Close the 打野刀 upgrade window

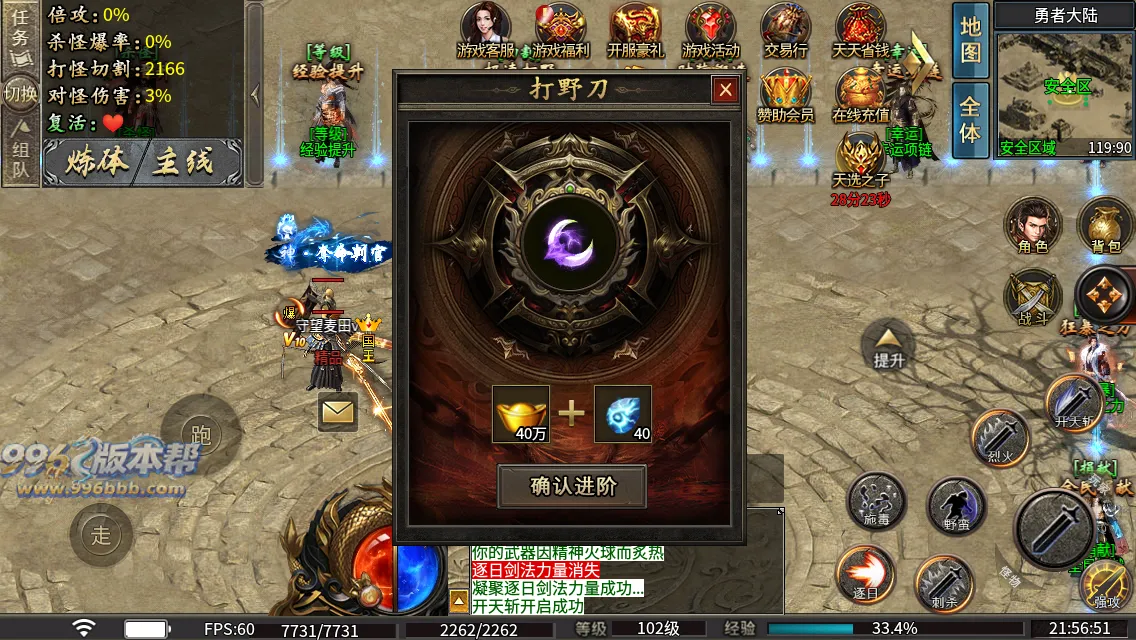coord(725,90)
